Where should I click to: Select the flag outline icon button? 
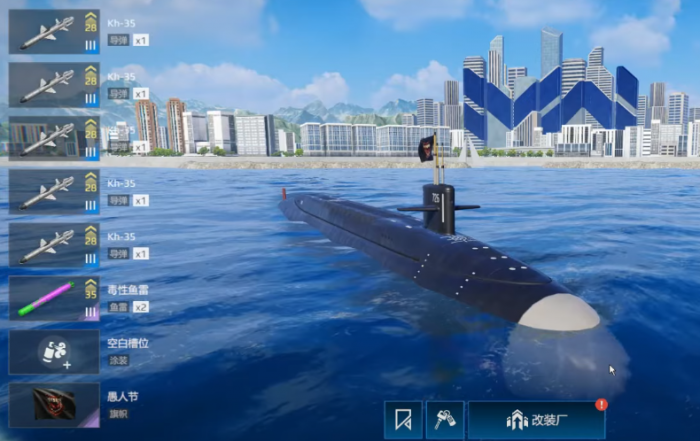pyautogui.click(x=403, y=421)
